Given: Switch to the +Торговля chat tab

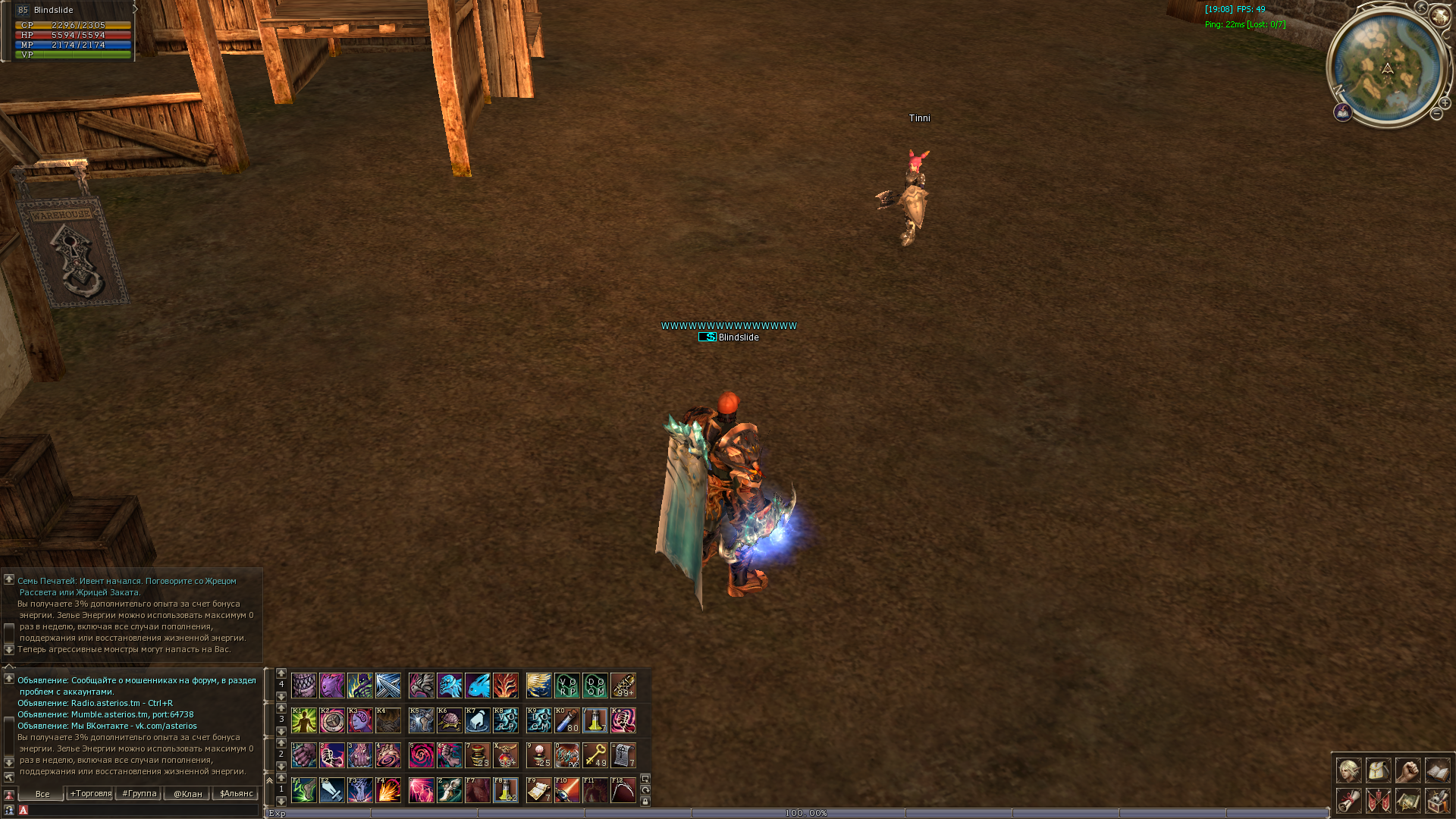Looking at the screenshot, I should click(x=90, y=793).
